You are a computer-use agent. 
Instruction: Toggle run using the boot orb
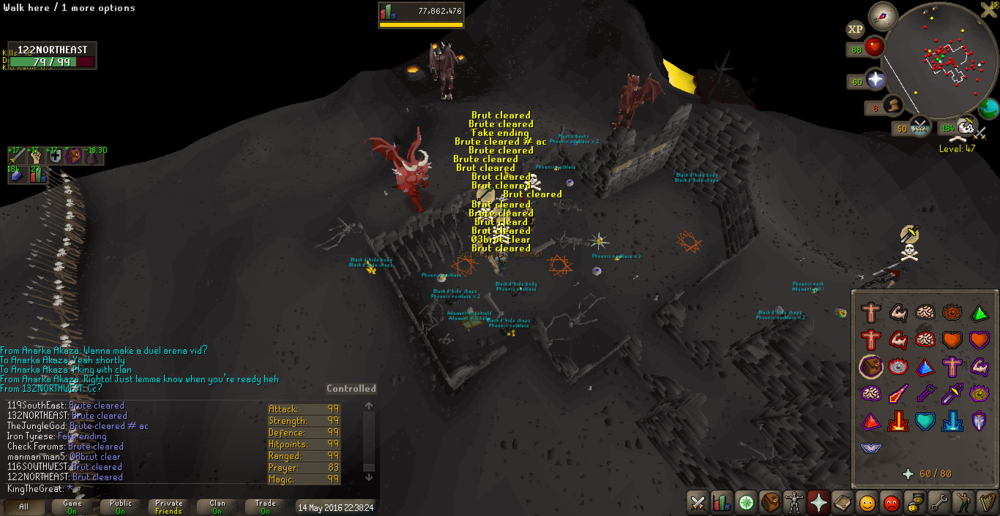click(x=894, y=104)
